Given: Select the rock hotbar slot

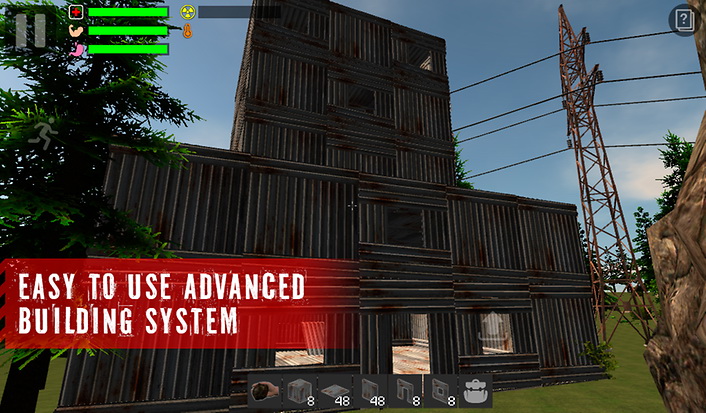Looking at the screenshot, I should 262,391.
